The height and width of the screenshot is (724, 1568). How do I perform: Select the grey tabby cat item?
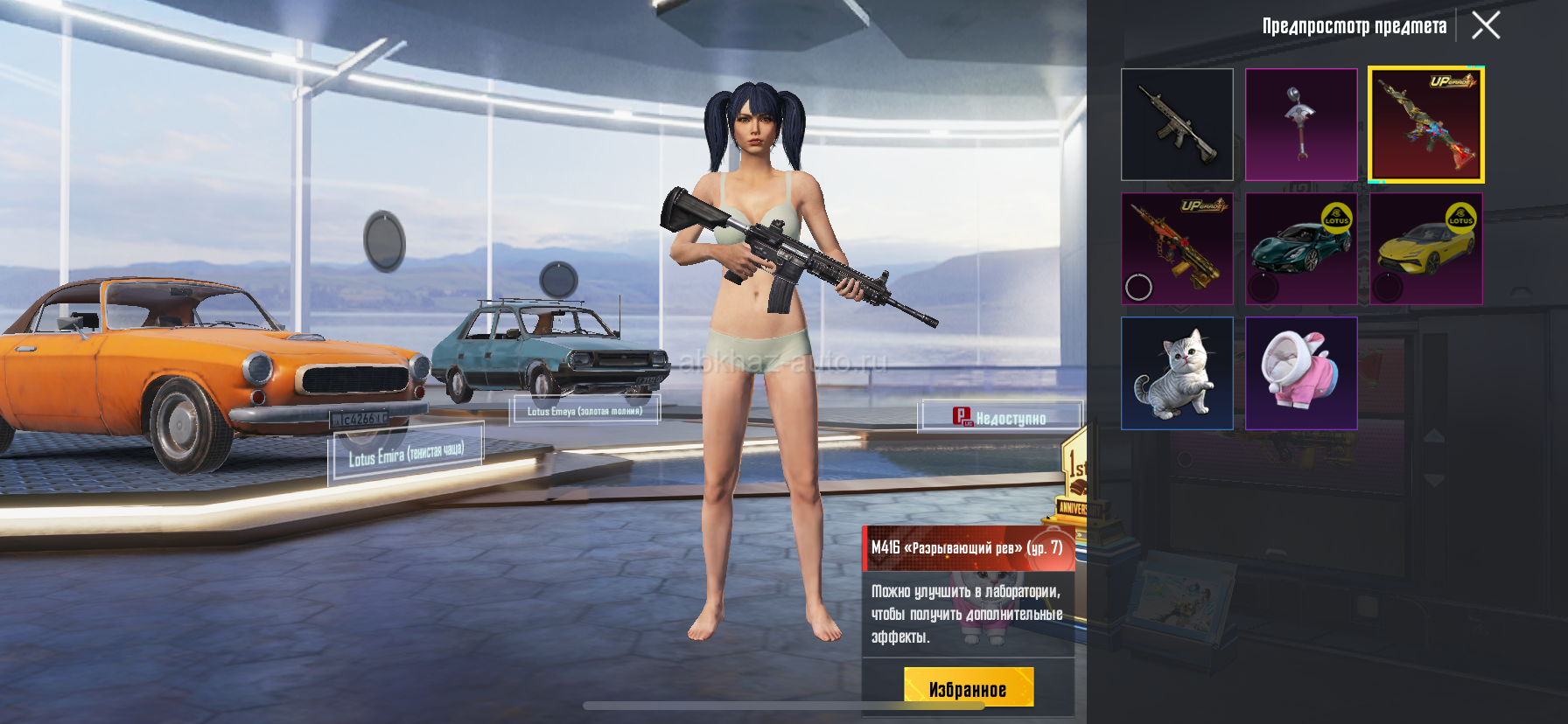1177,373
